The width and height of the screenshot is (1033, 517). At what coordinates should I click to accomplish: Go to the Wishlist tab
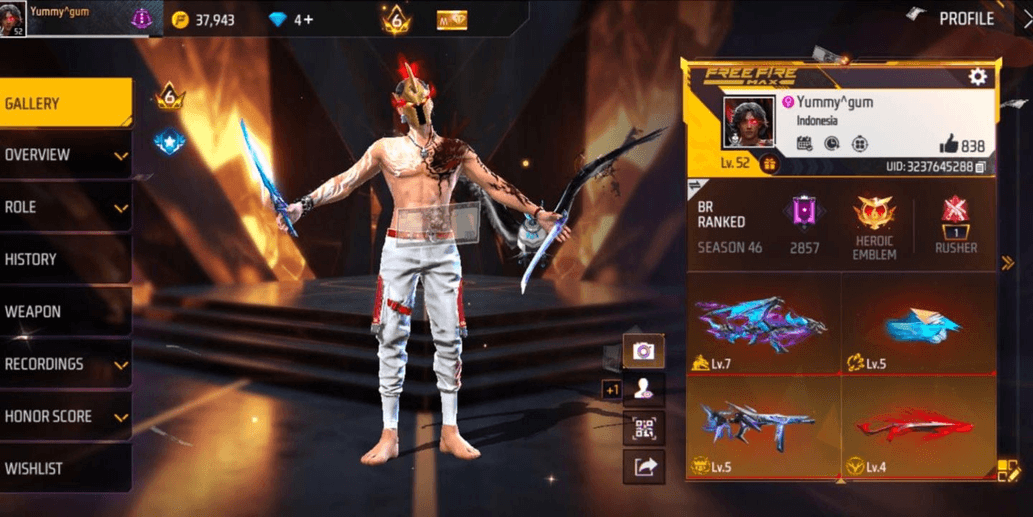tap(65, 468)
